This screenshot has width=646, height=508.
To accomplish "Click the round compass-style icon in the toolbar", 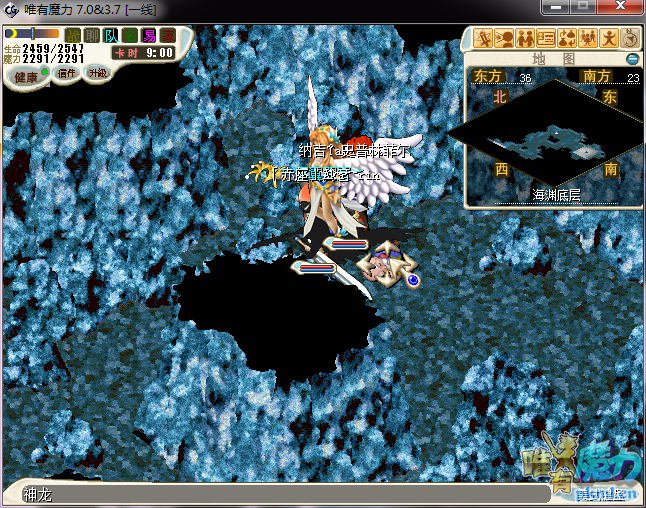I will click(x=631, y=39).
